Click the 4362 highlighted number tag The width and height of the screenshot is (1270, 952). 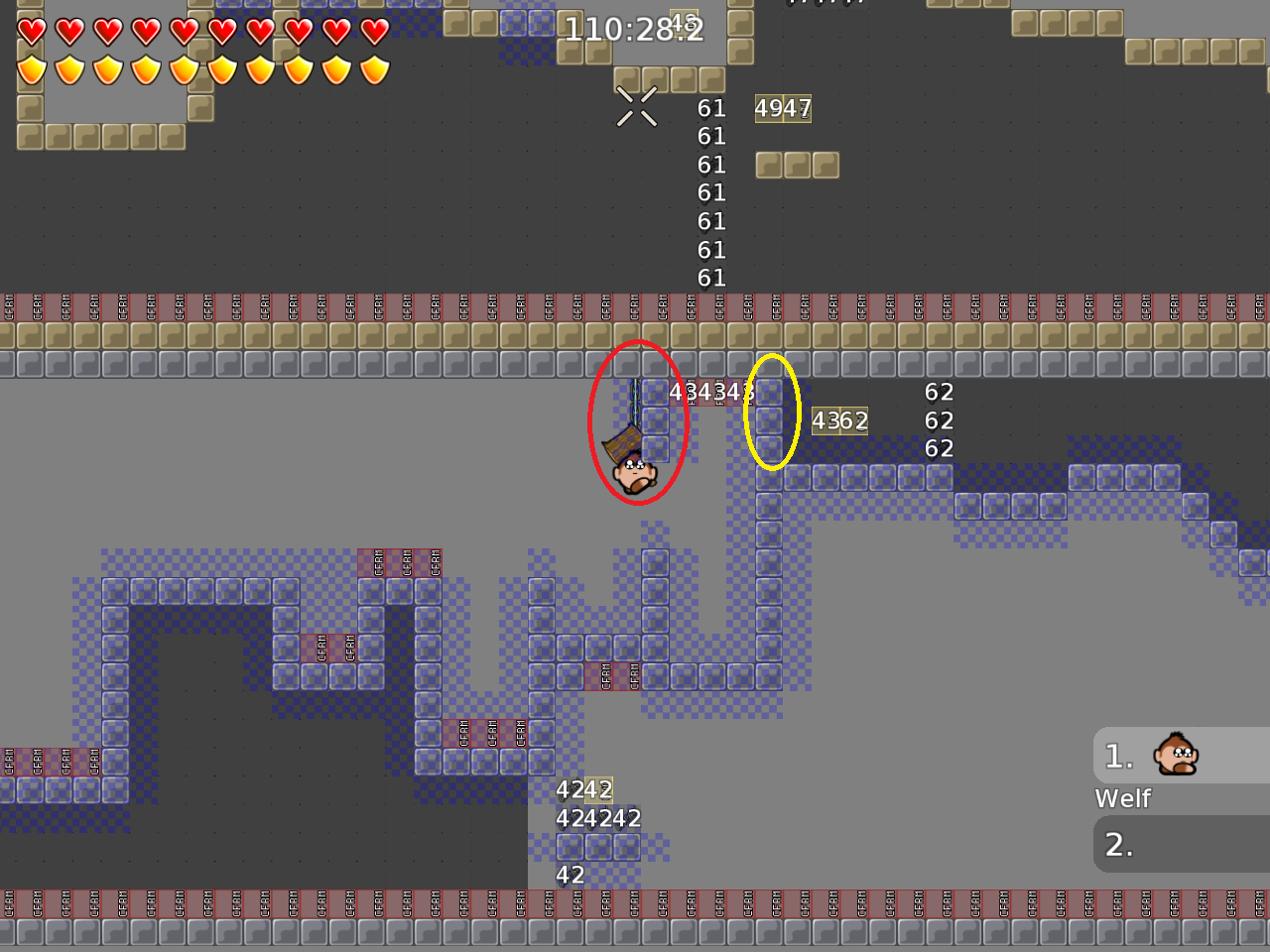[x=839, y=421]
